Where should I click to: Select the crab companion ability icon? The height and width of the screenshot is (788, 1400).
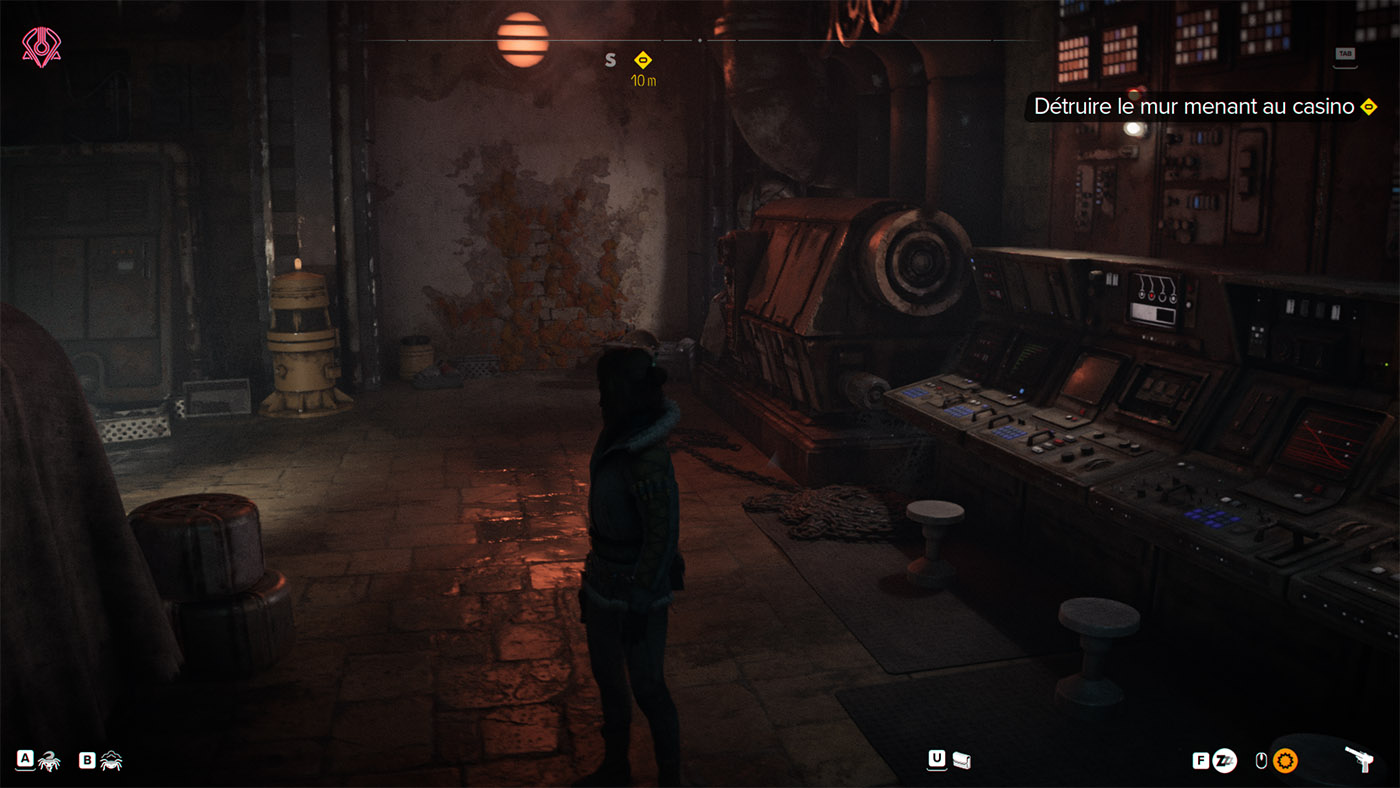tap(111, 761)
